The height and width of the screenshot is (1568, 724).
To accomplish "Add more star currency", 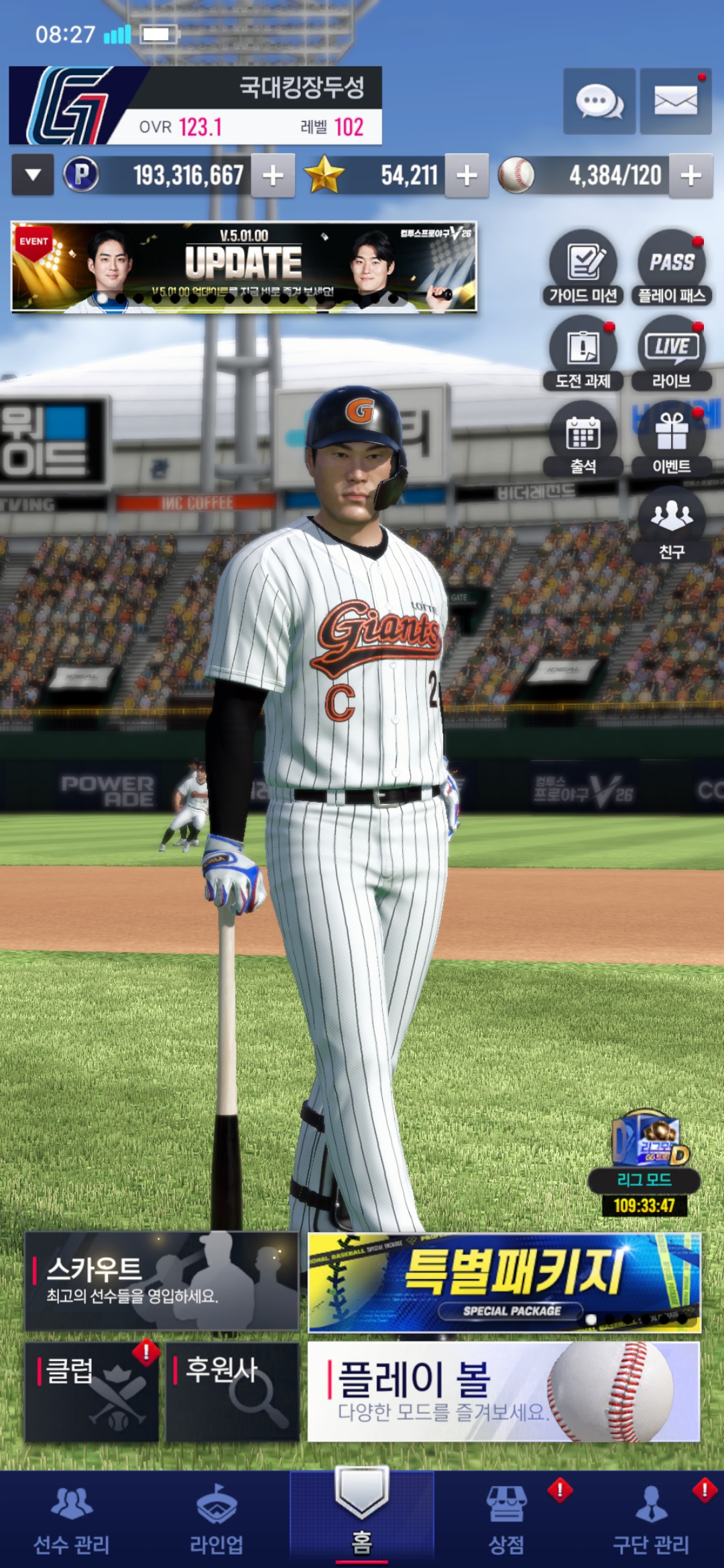I will (467, 176).
